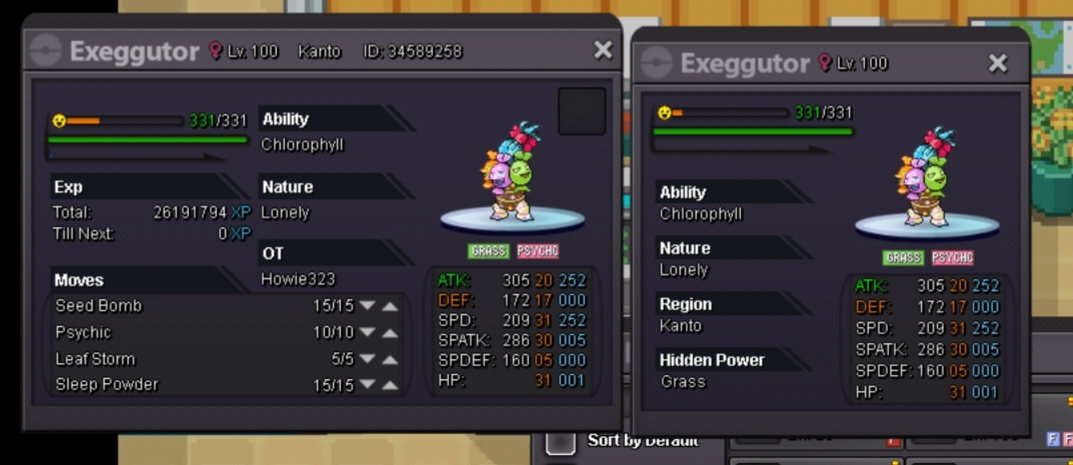This screenshot has width=1073, height=465.
Task: Move Psychic down with its down arrow
Action: pos(367,333)
